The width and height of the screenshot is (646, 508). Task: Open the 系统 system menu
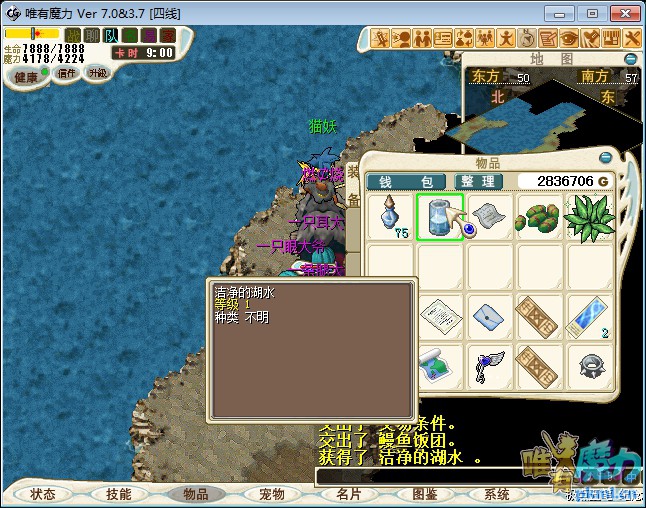[x=497, y=494]
